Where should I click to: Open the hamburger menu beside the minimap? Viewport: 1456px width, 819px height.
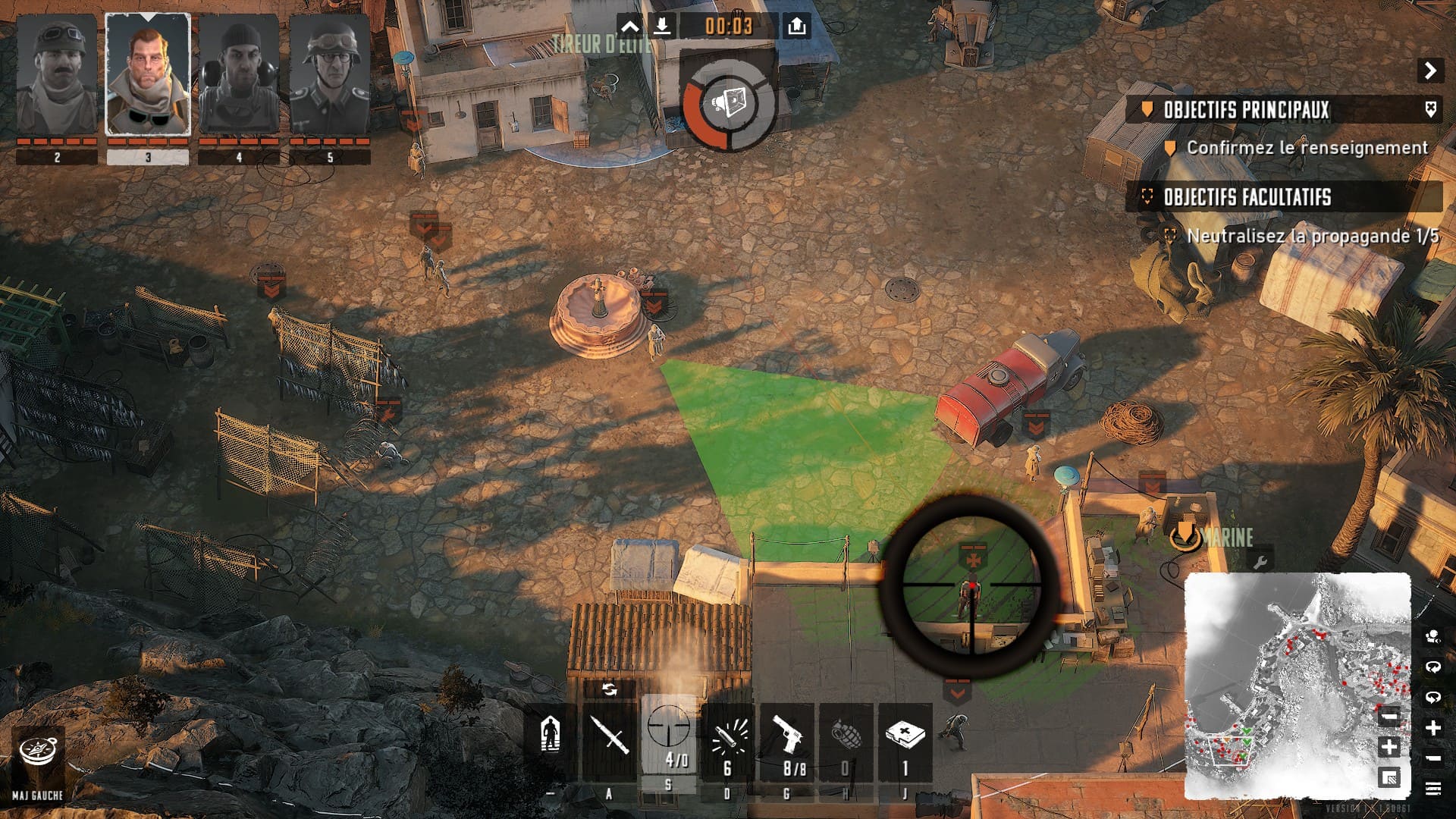tap(1432, 789)
